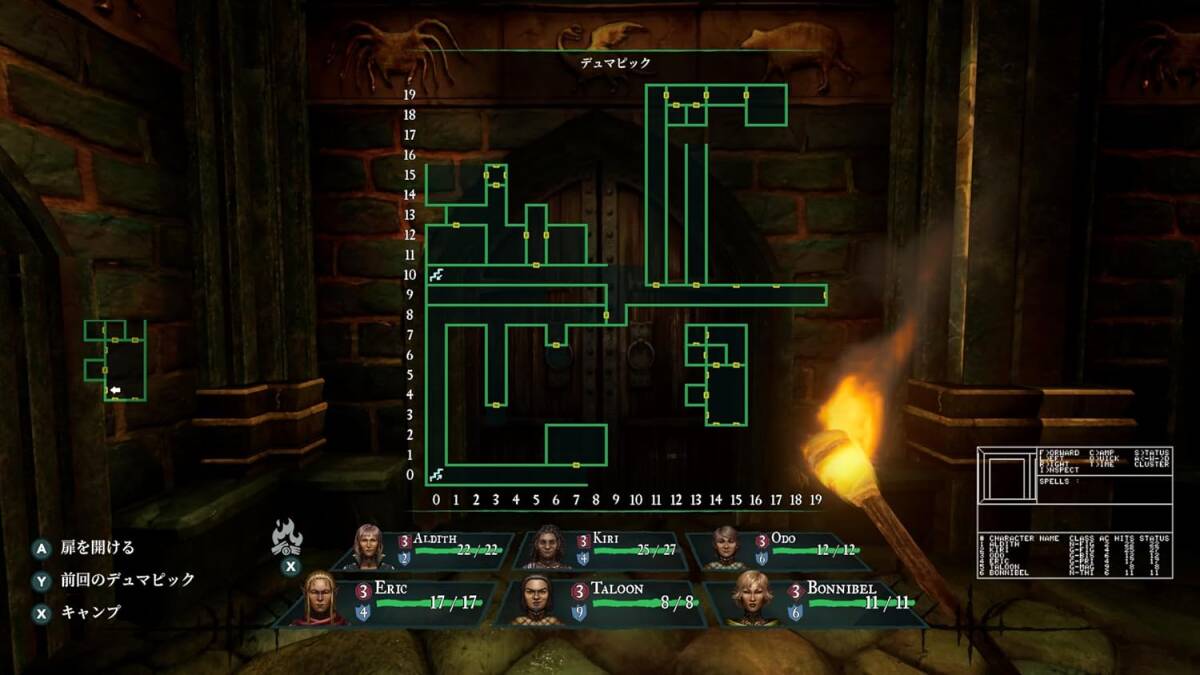Open camp via the campfire icon
This screenshot has width=1200, height=675.
click(x=287, y=539)
